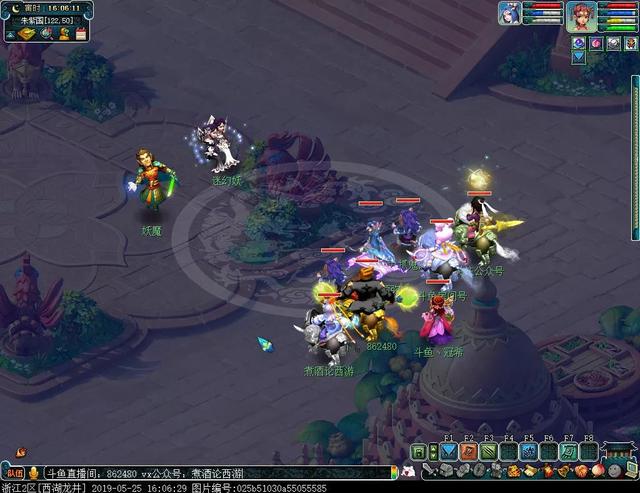
Task: Open the globe world map icon
Action: [46, 33]
